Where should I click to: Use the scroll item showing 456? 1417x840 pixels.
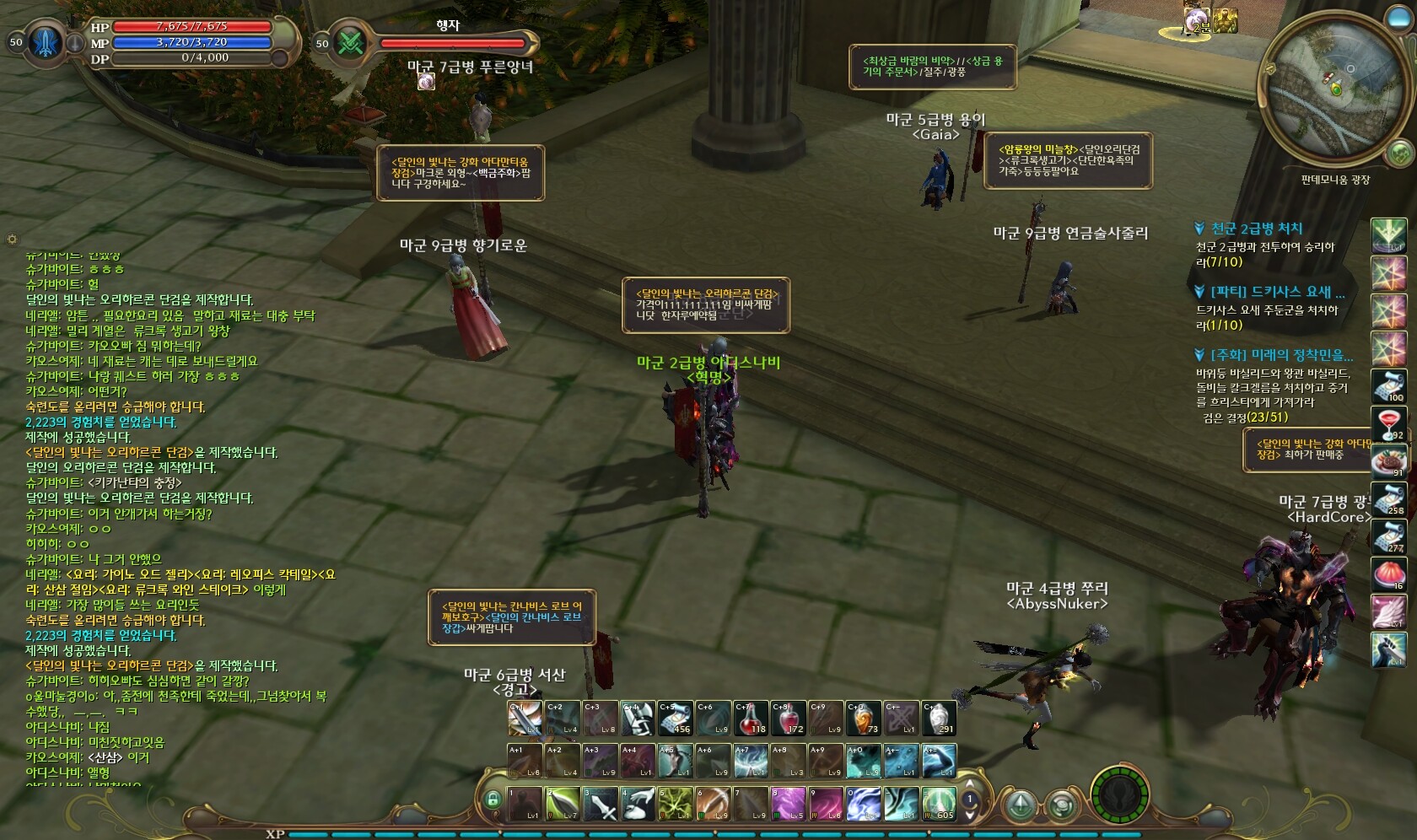click(x=675, y=718)
